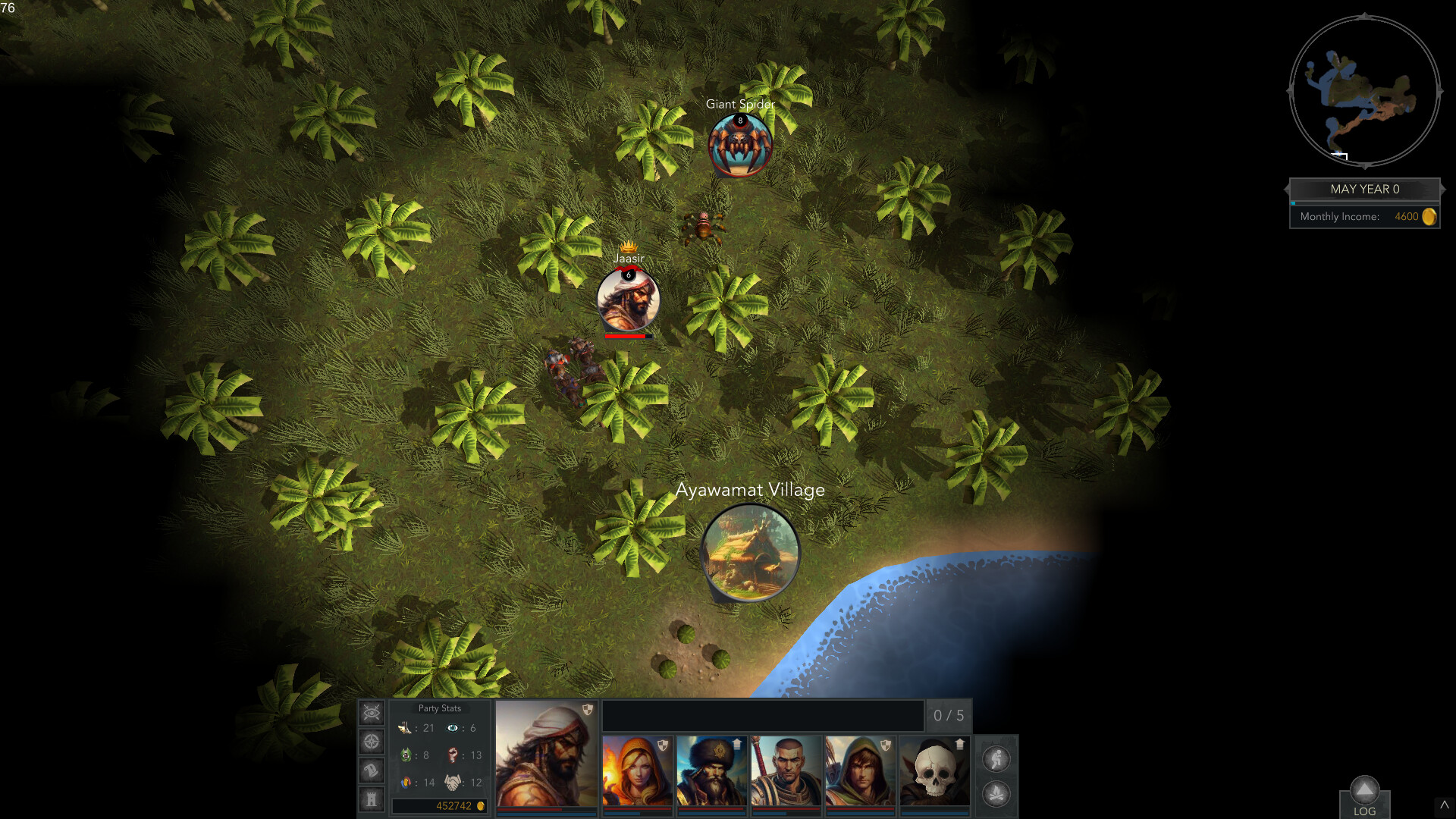Expand the Party Stats header

(440, 708)
